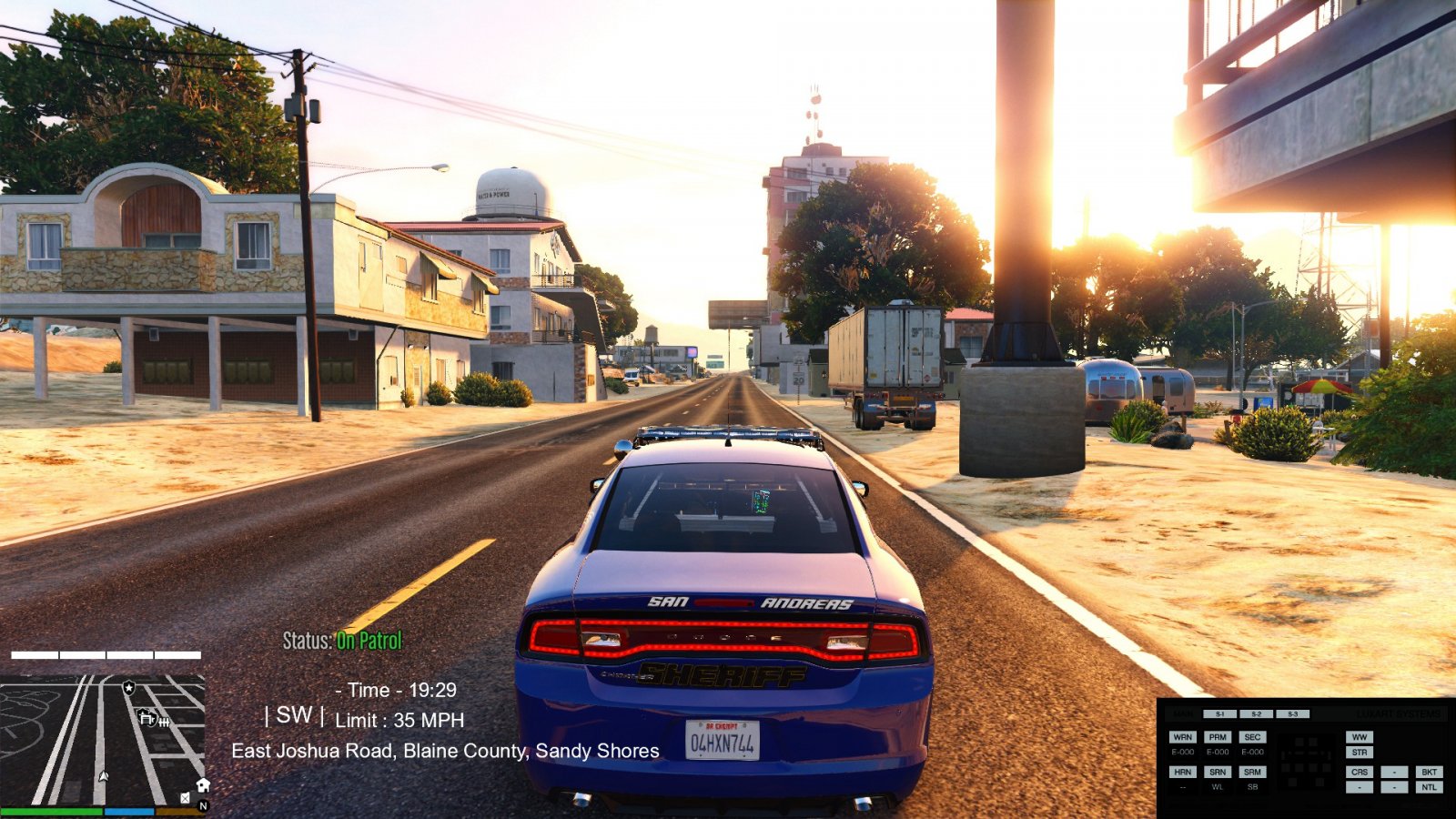Click the NTL button on the control panel

click(1429, 787)
